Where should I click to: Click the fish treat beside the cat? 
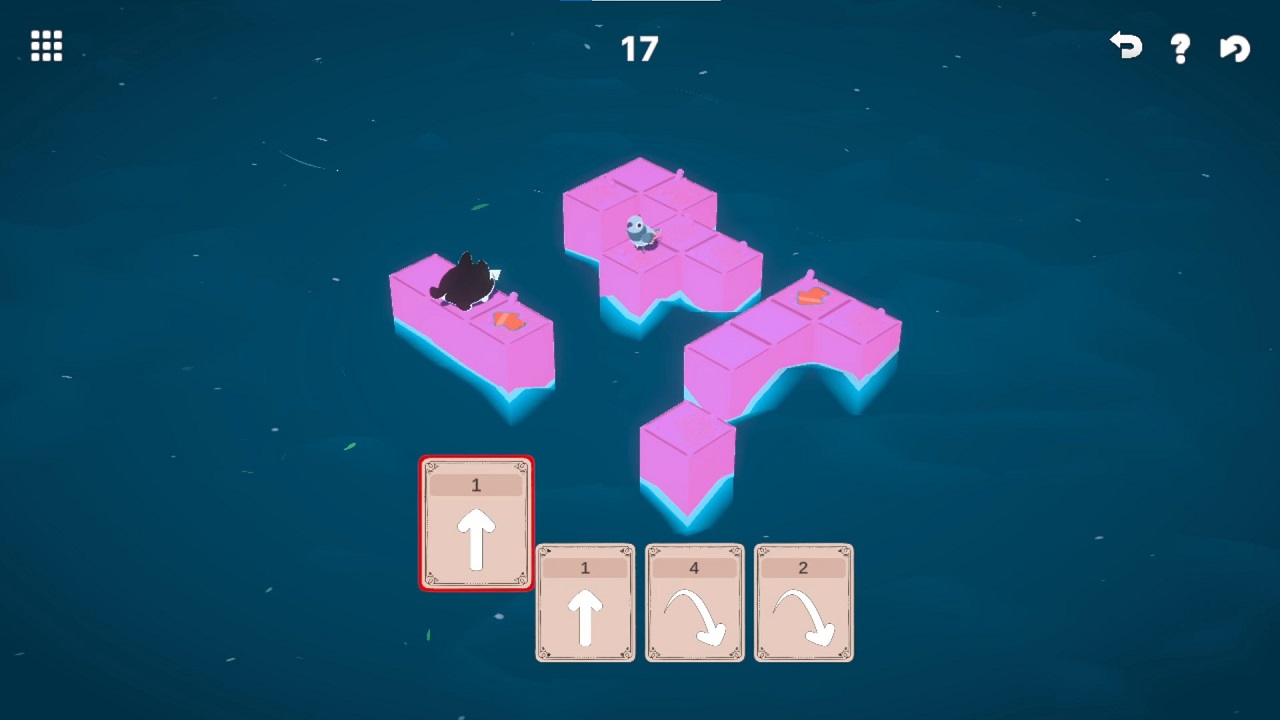pyautogui.click(x=508, y=318)
